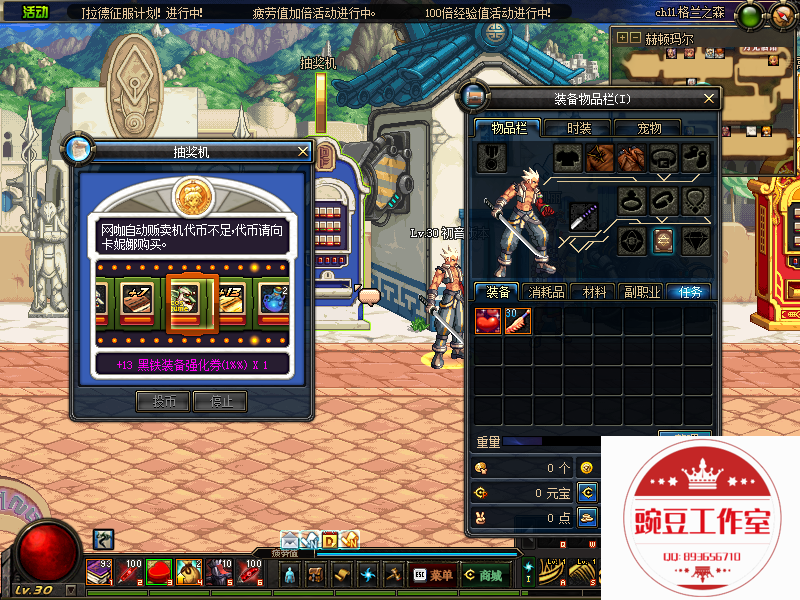Screen dimensions: 800x600
Task: Switch to the 时装 costume tab
Action: [579, 128]
